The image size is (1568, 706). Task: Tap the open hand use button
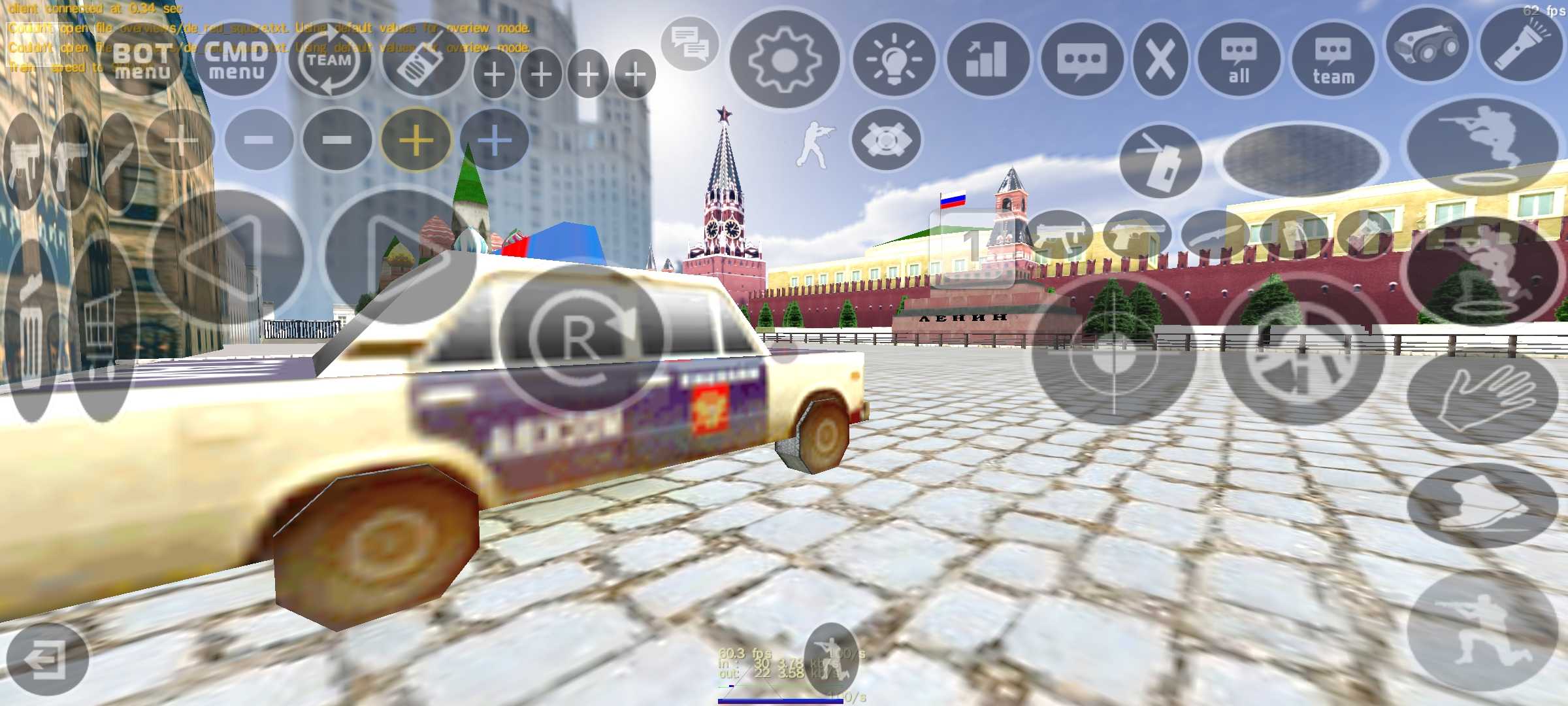[x=1483, y=399]
